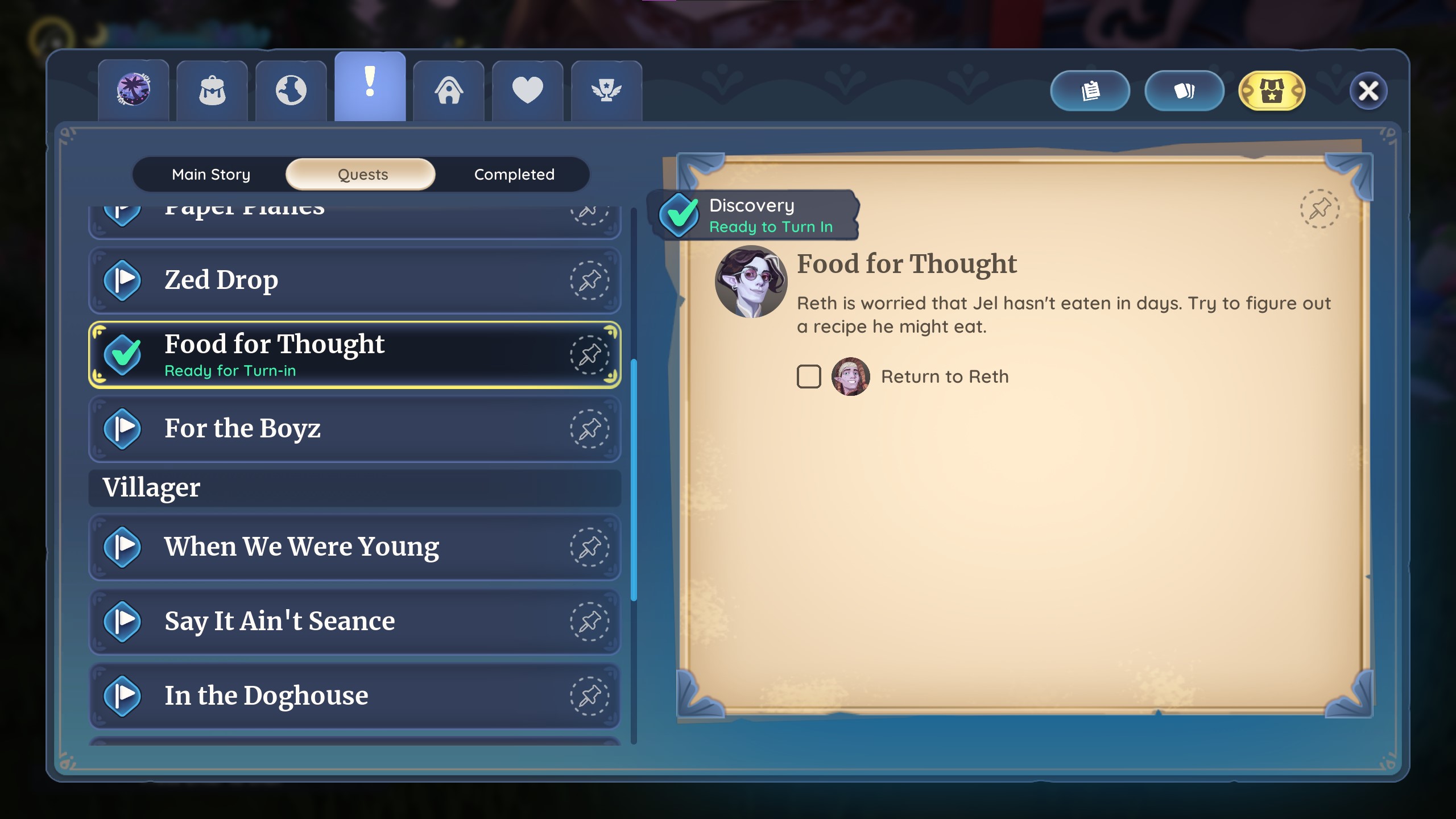
Task: Pin the Food for Thought quest
Action: pos(589,353)
